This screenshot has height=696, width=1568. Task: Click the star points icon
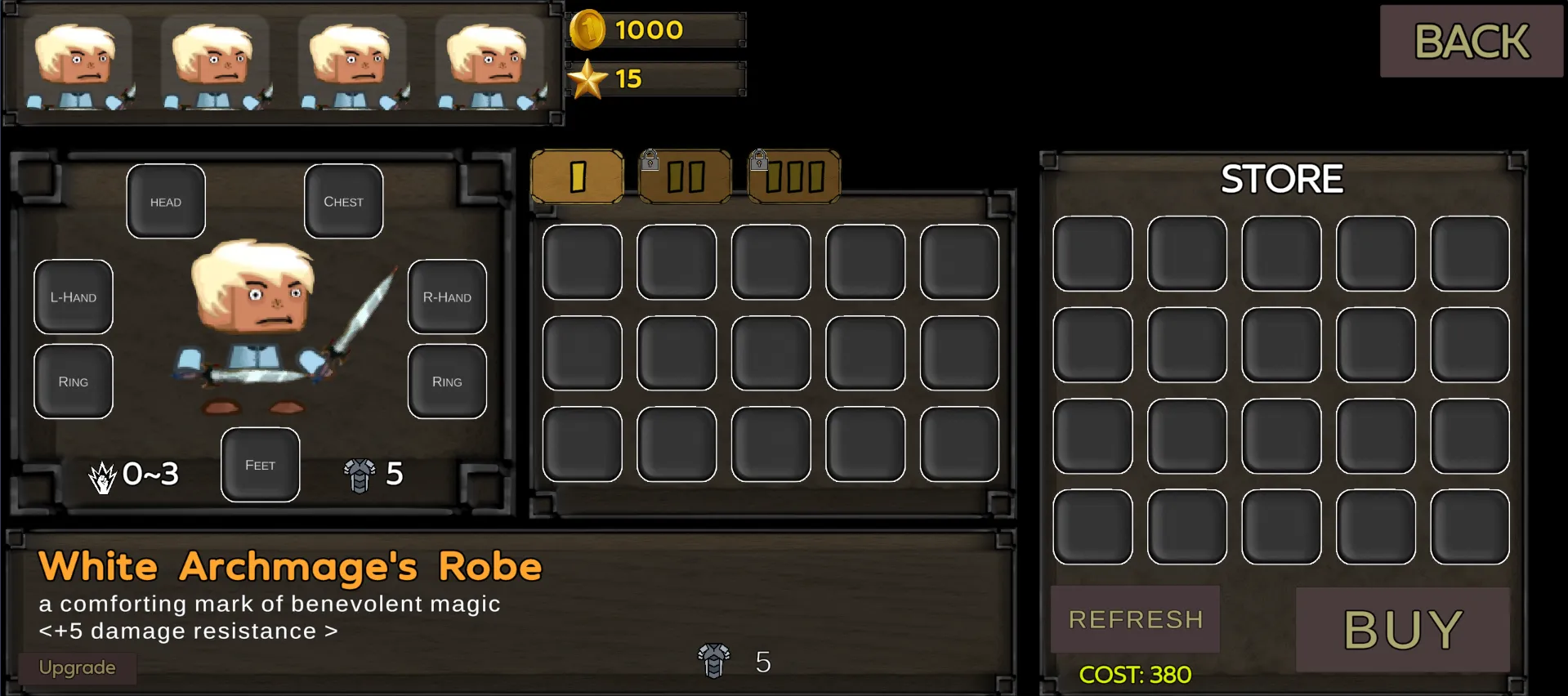pos(590,79)
